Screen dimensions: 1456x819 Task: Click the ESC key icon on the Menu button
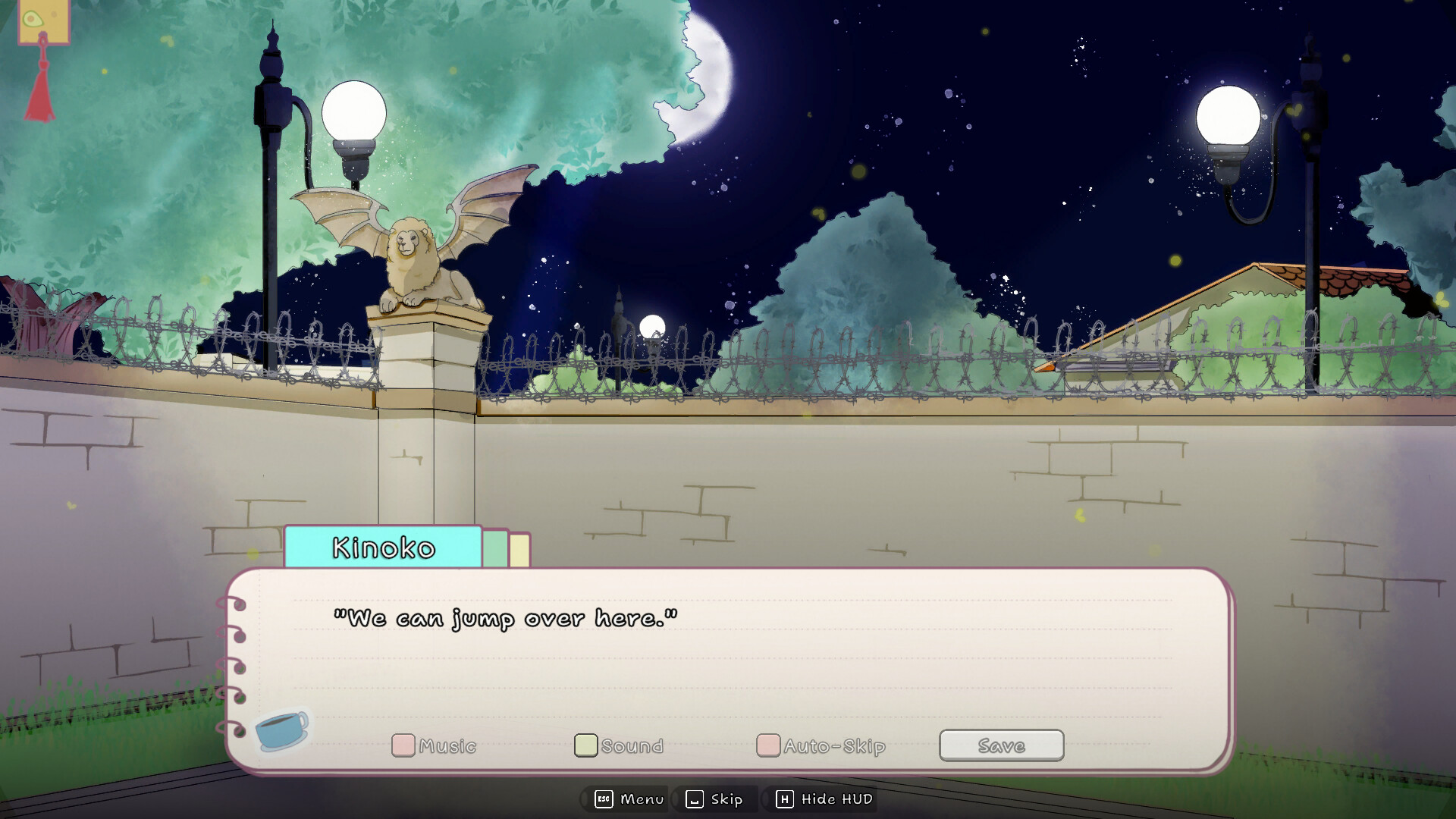[x=603, y=799]
